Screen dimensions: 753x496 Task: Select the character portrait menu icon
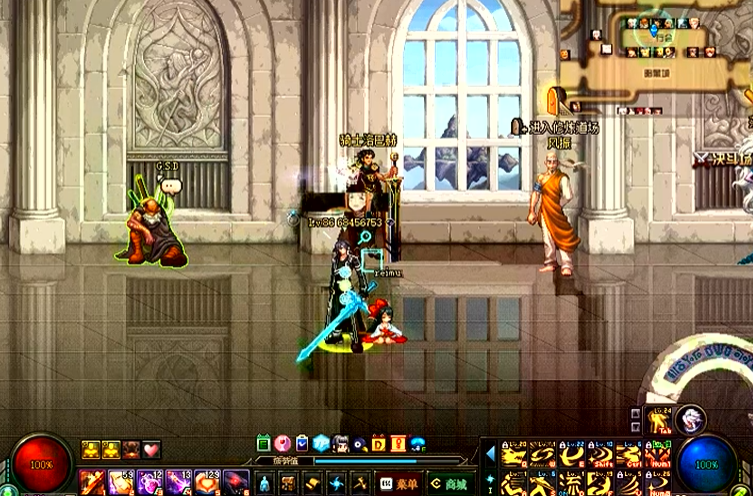(x=341, y=443)
